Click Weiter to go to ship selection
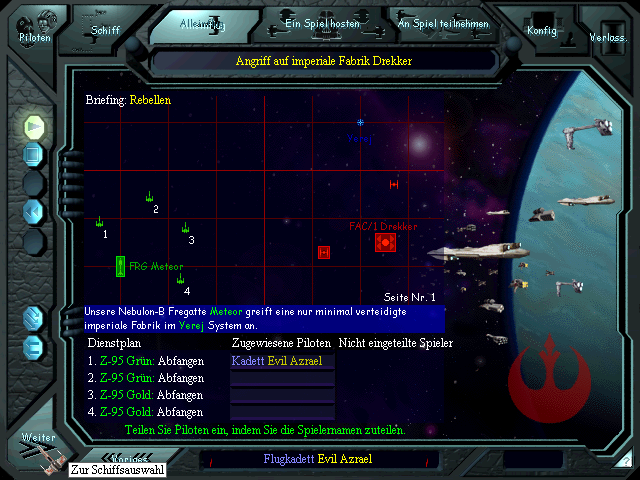Viewport: 640px width, 480px height. point(38,449)
